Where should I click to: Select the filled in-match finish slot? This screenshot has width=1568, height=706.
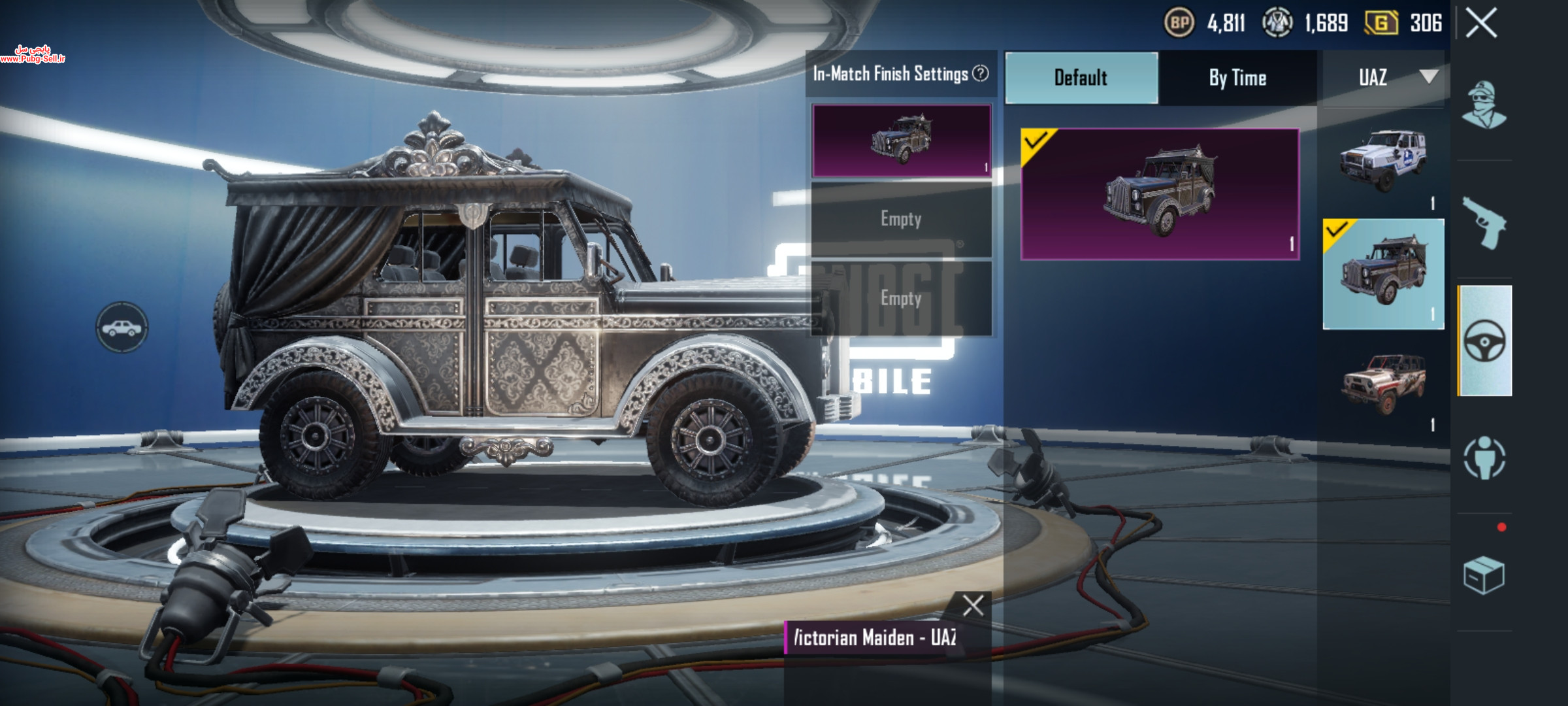tap(901, 141)
